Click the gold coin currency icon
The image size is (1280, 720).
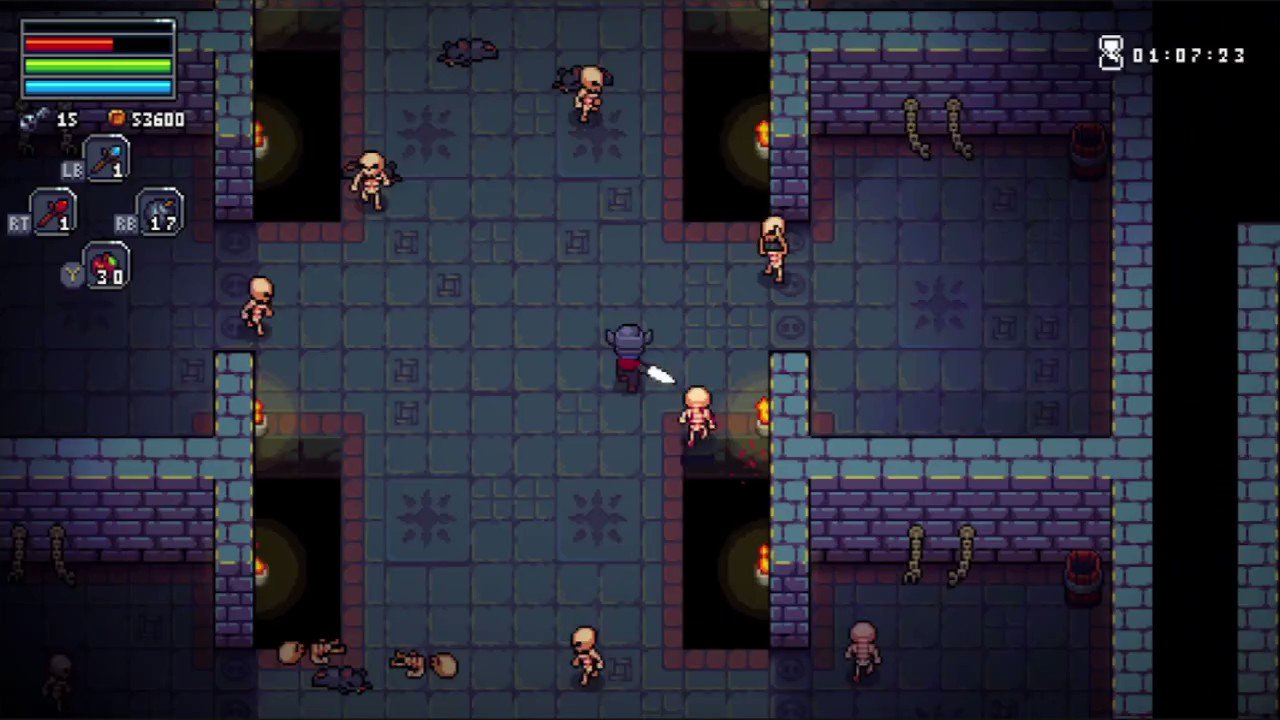[117, 119]
